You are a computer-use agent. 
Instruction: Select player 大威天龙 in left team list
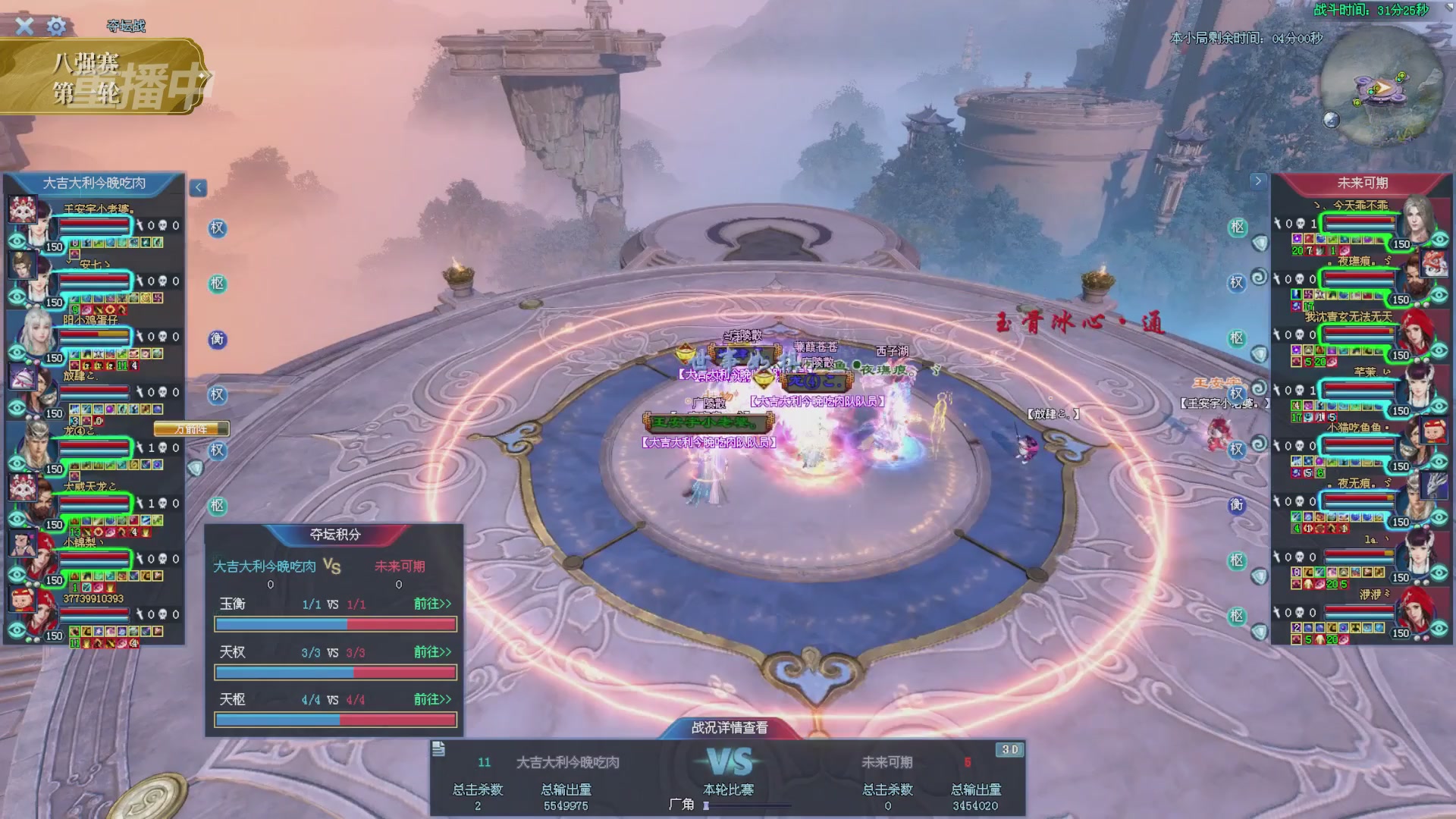tap(95, 503)
